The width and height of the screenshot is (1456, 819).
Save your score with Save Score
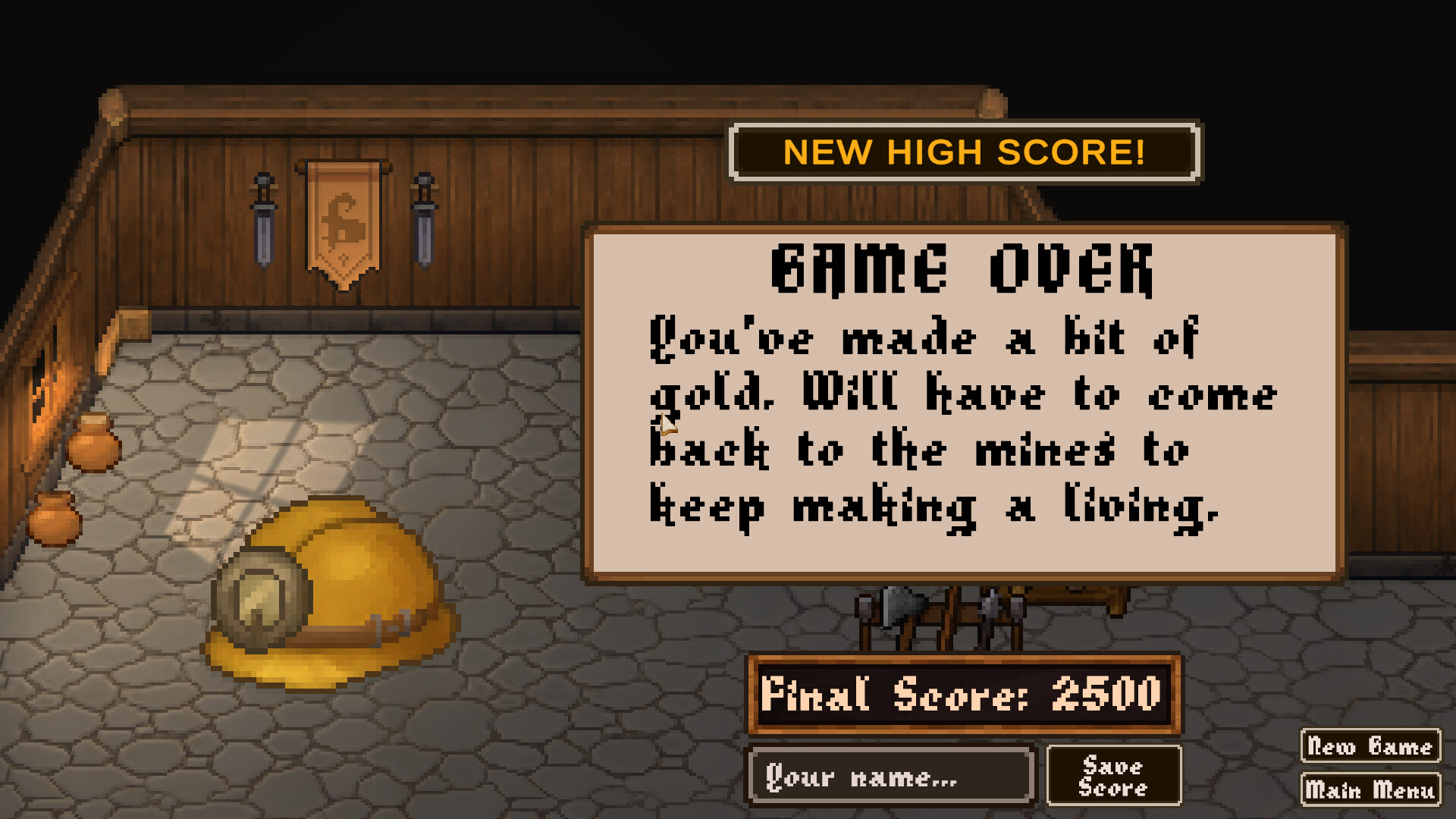coord(1113,774)
